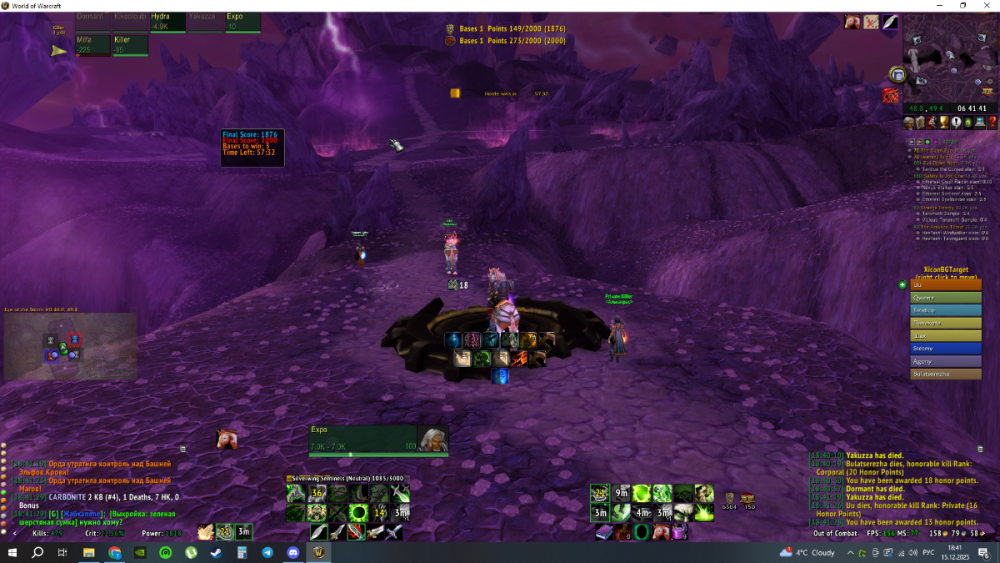Click the Killer raid frame
The image size is (1000, 563).
pos(130,45)
